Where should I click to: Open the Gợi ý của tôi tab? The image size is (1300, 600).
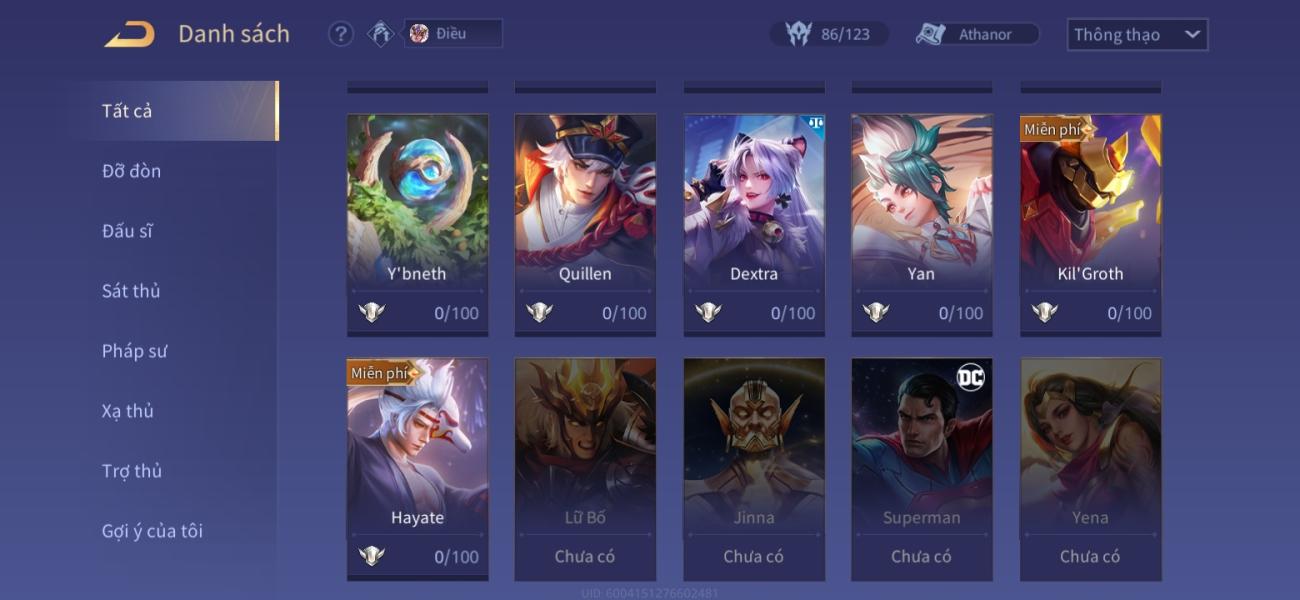152,531
